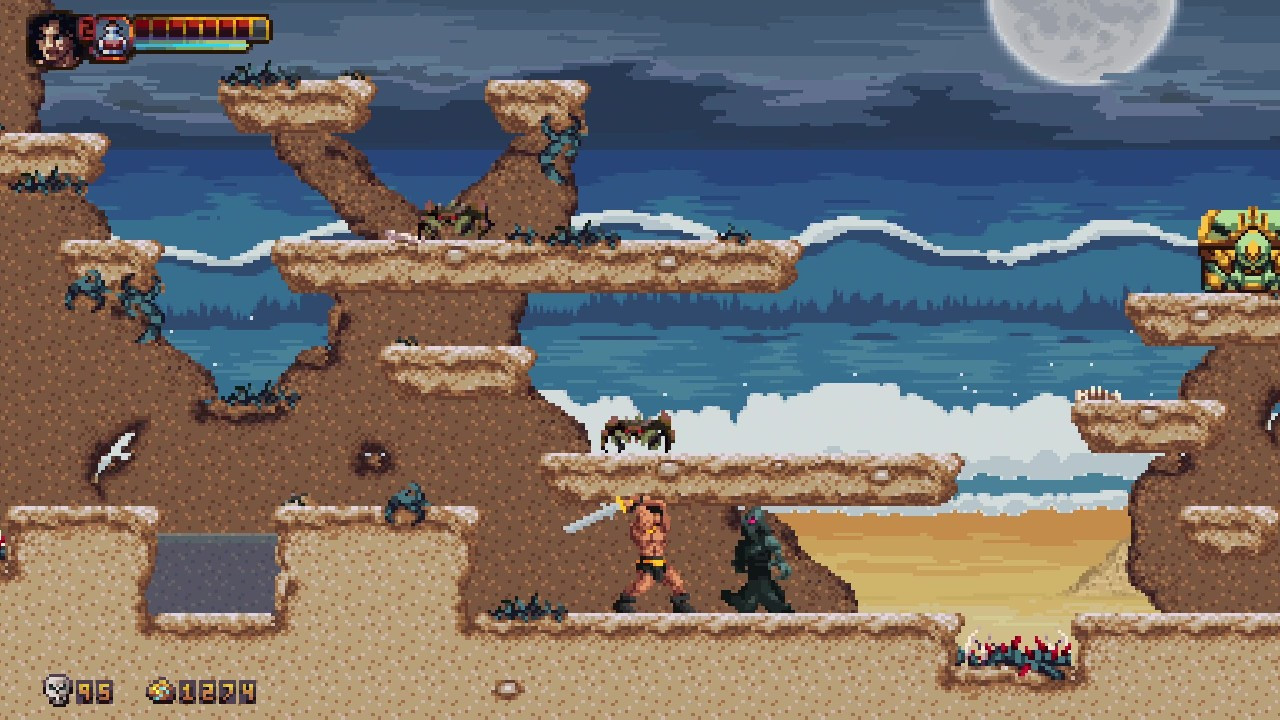The height and width of the screenshot is (720, 1280).
Task: Click the barbarian character portrait
Action: tap(54, 38)
